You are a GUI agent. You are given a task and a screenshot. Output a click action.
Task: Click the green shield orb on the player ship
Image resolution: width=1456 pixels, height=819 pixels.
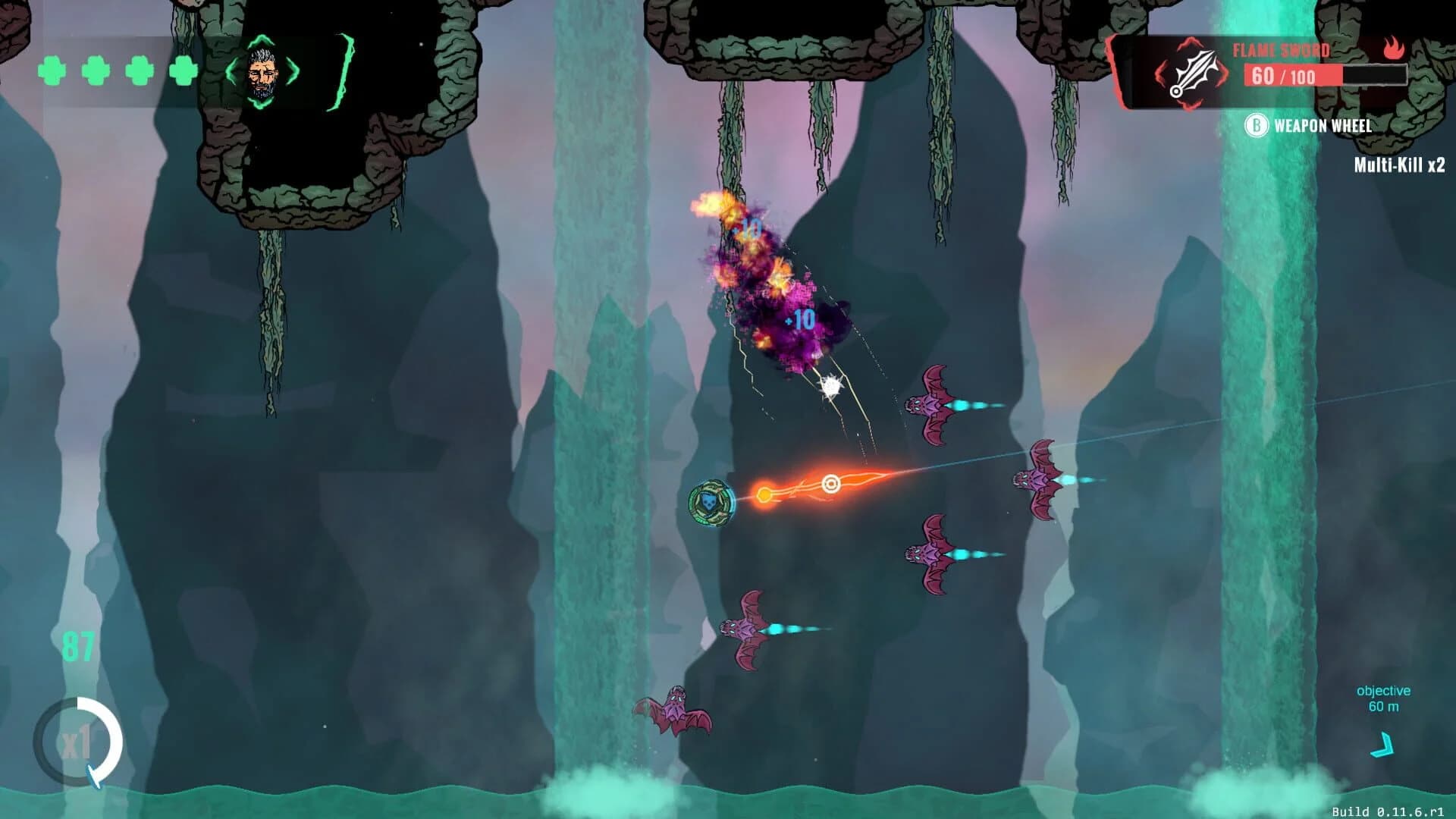(x=711, y=500)
